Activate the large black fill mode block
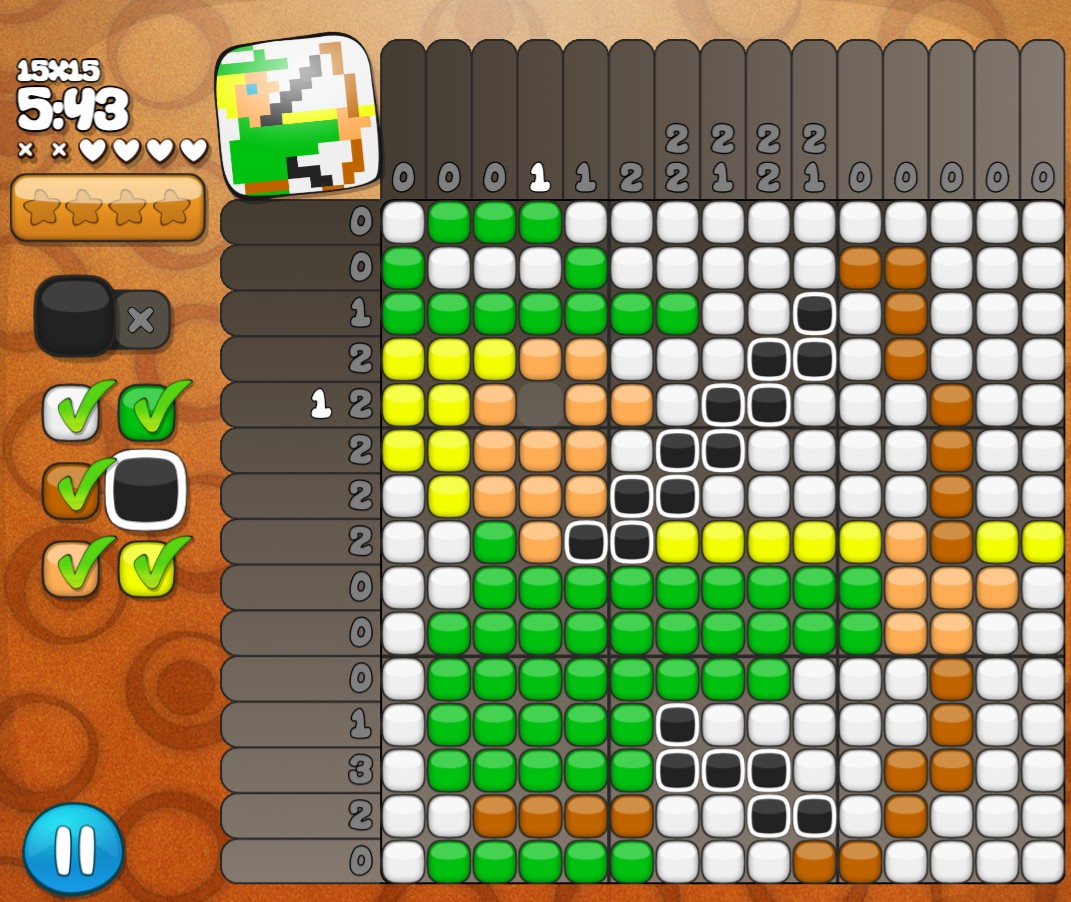 [75, 316]
